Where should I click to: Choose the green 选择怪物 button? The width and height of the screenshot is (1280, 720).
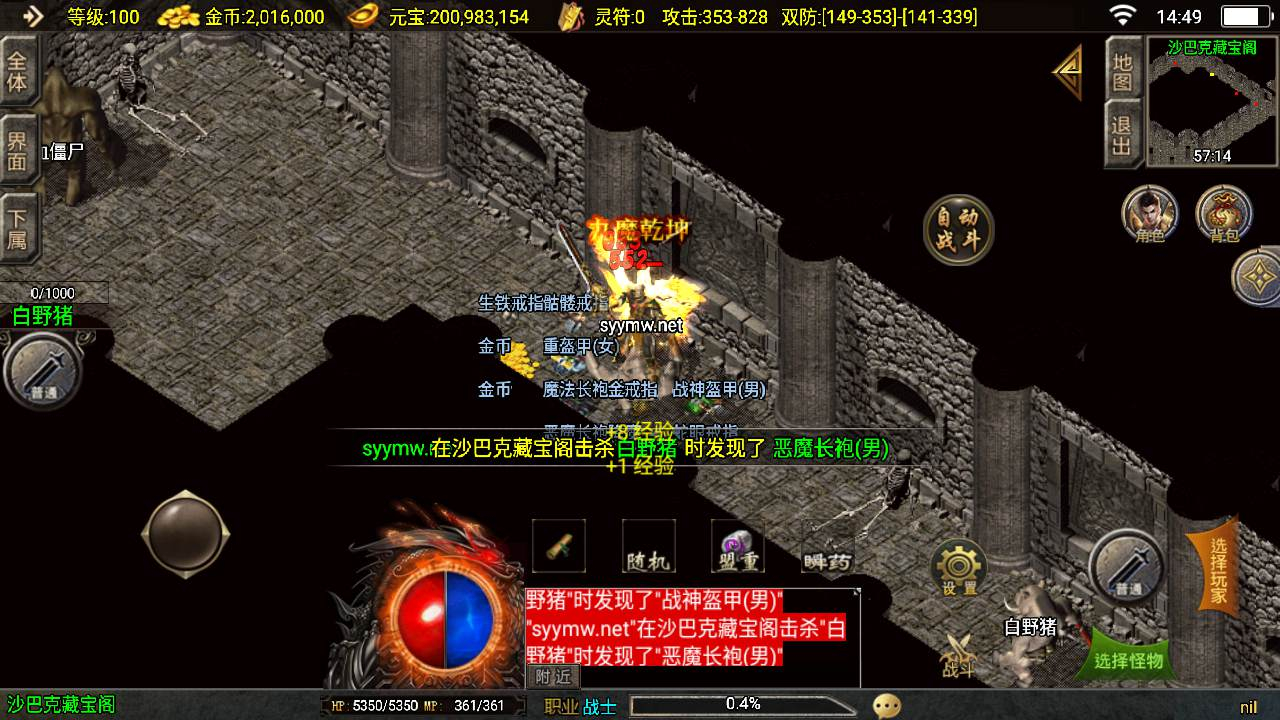[1128, 659]
